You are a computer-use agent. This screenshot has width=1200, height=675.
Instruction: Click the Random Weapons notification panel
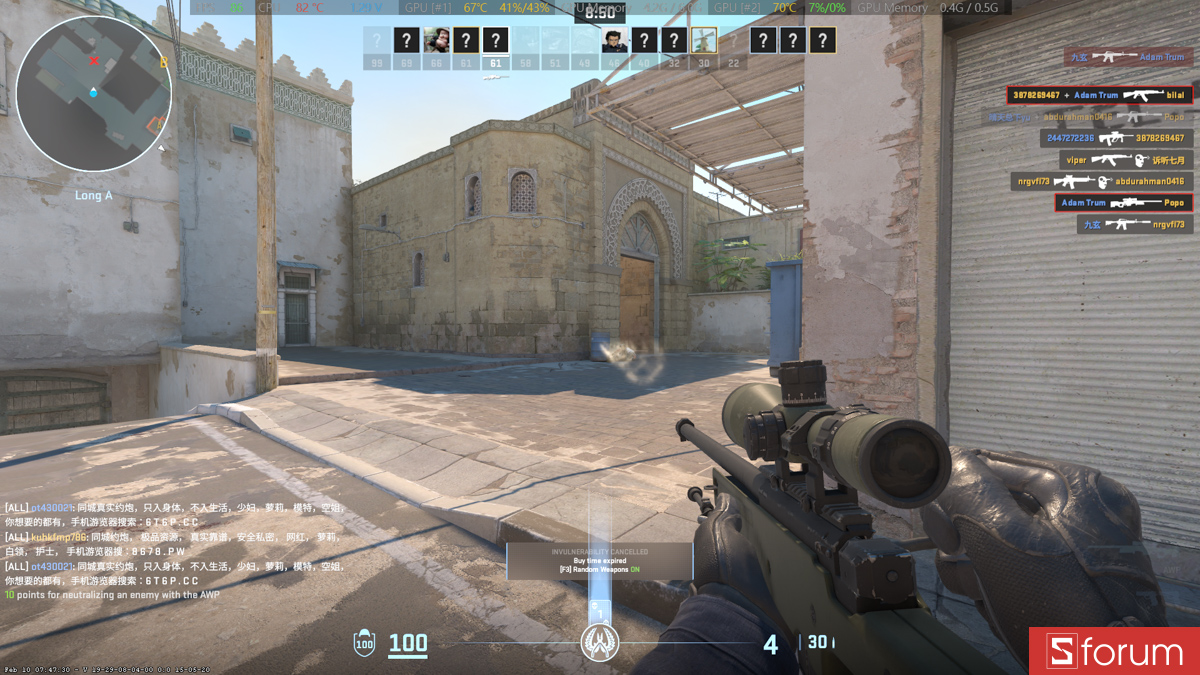(599, 561)
